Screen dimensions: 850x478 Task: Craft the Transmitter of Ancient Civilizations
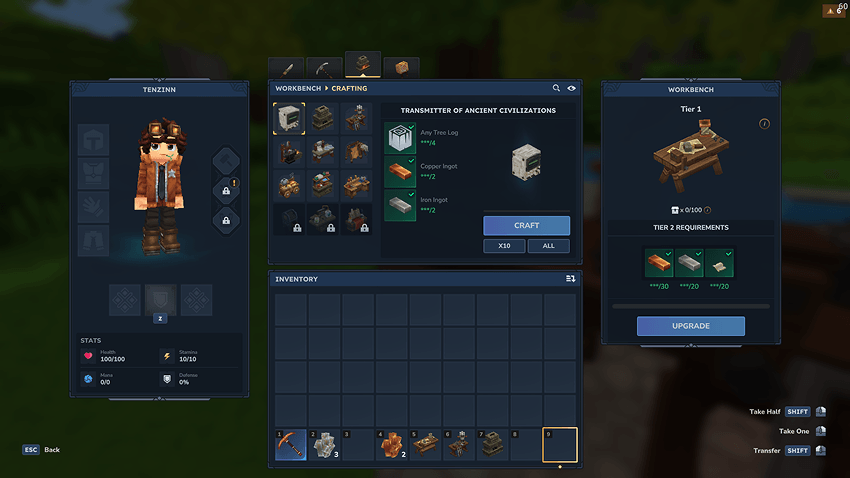click(526, 226)
